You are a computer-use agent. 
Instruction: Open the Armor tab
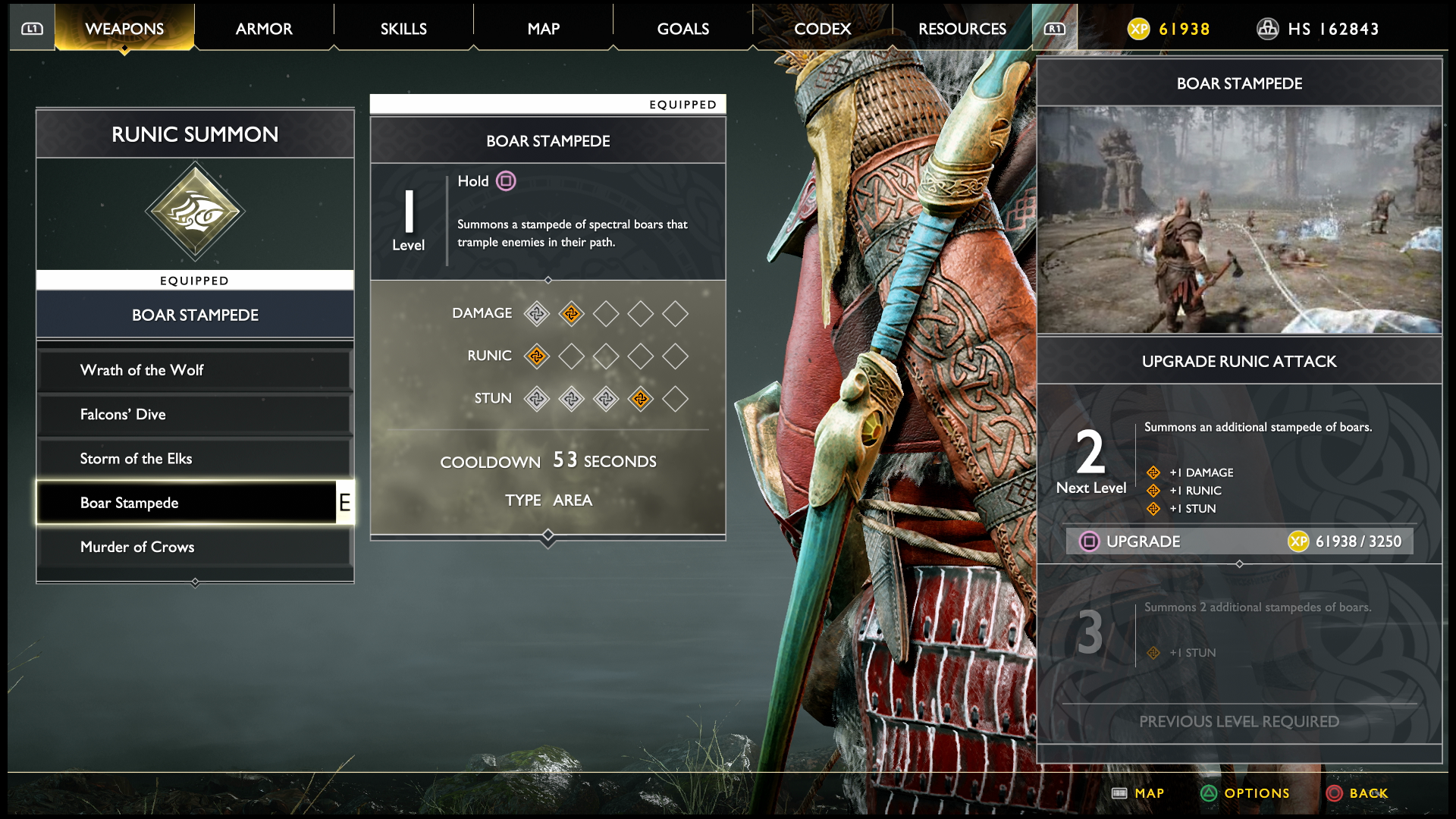264,29
